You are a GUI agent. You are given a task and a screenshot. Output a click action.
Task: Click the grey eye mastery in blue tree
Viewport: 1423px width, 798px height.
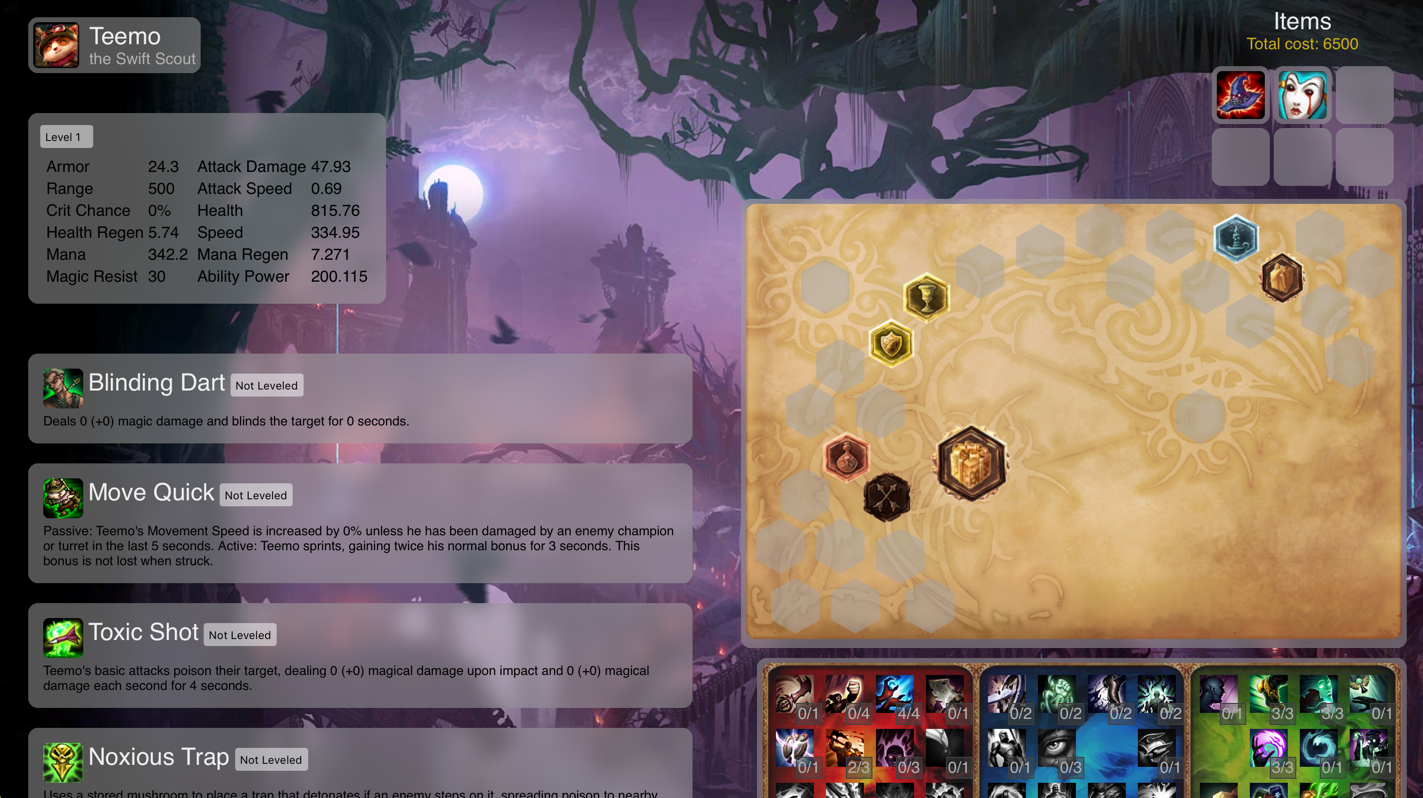click(x=1057, y=751)
